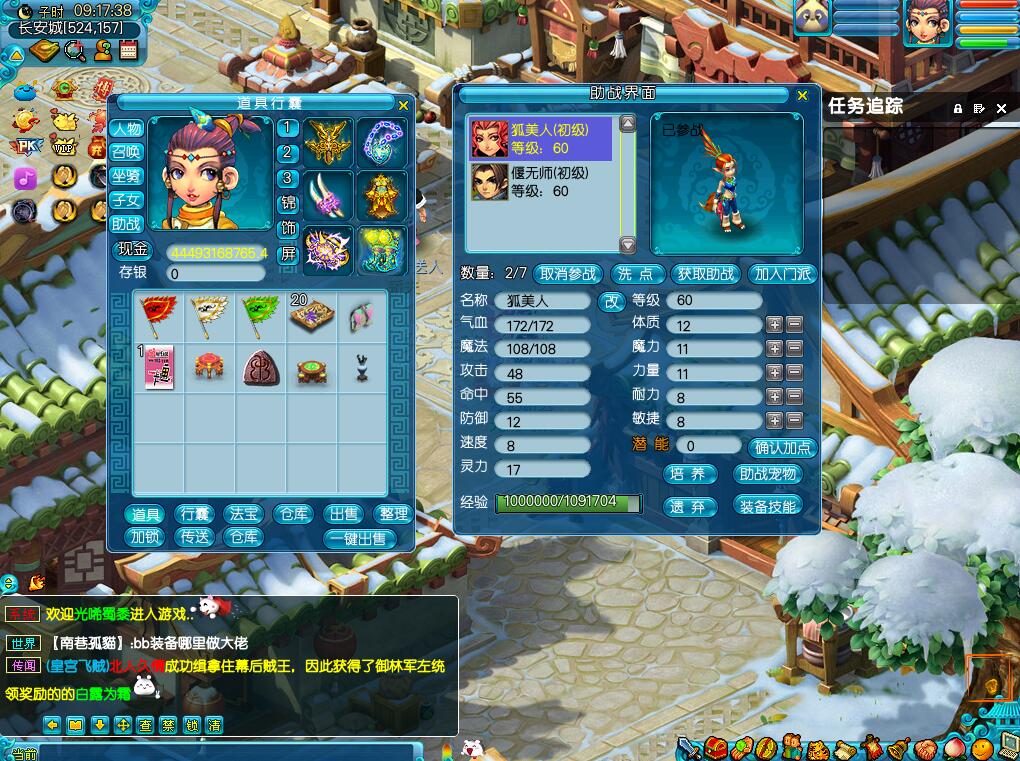Screen dimensions: 1020x761
Task: Choose 加入门派 to join a sect
Action: click(x=782, y=274)
